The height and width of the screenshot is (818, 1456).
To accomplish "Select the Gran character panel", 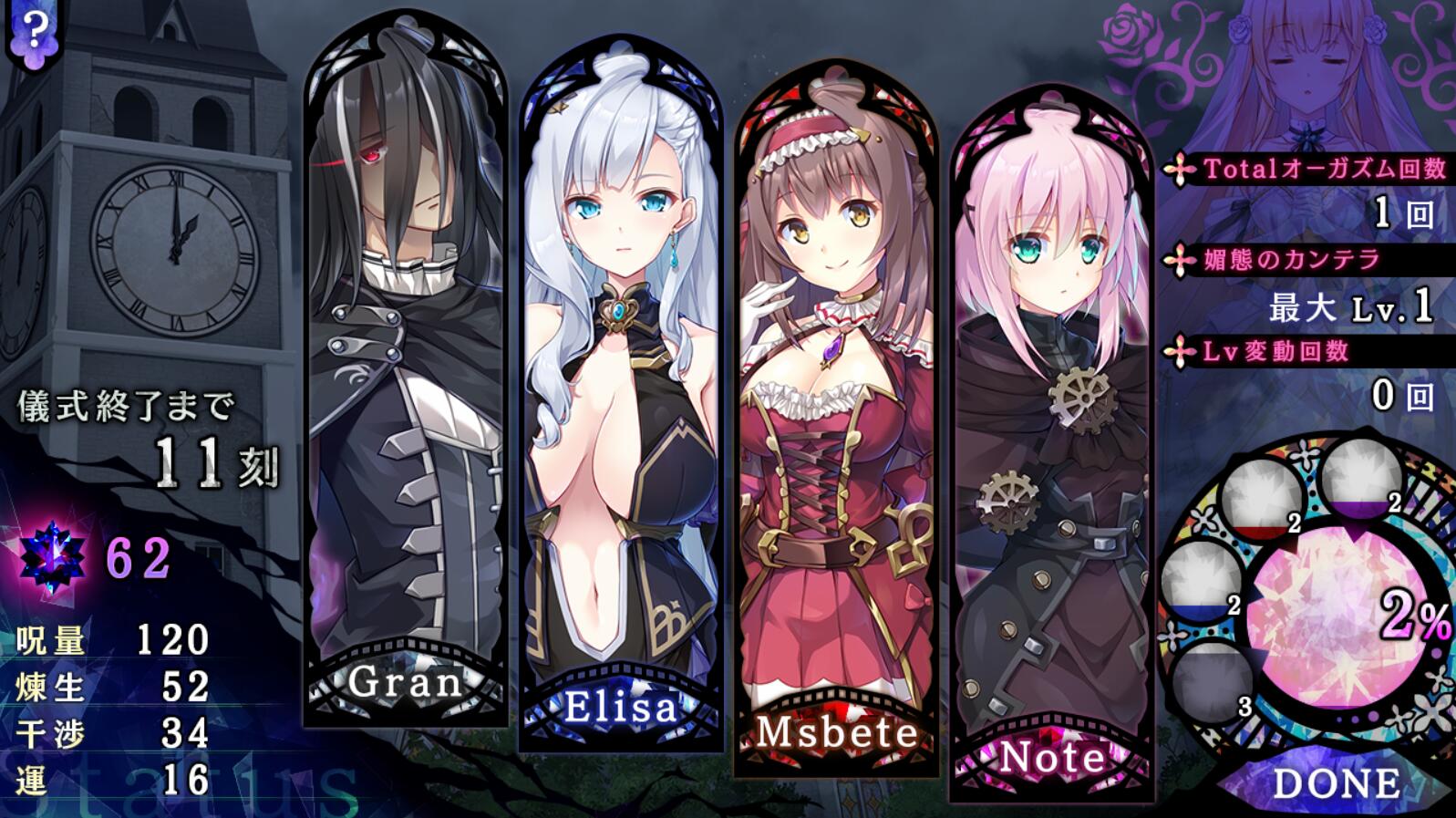I will click(406, 383).
